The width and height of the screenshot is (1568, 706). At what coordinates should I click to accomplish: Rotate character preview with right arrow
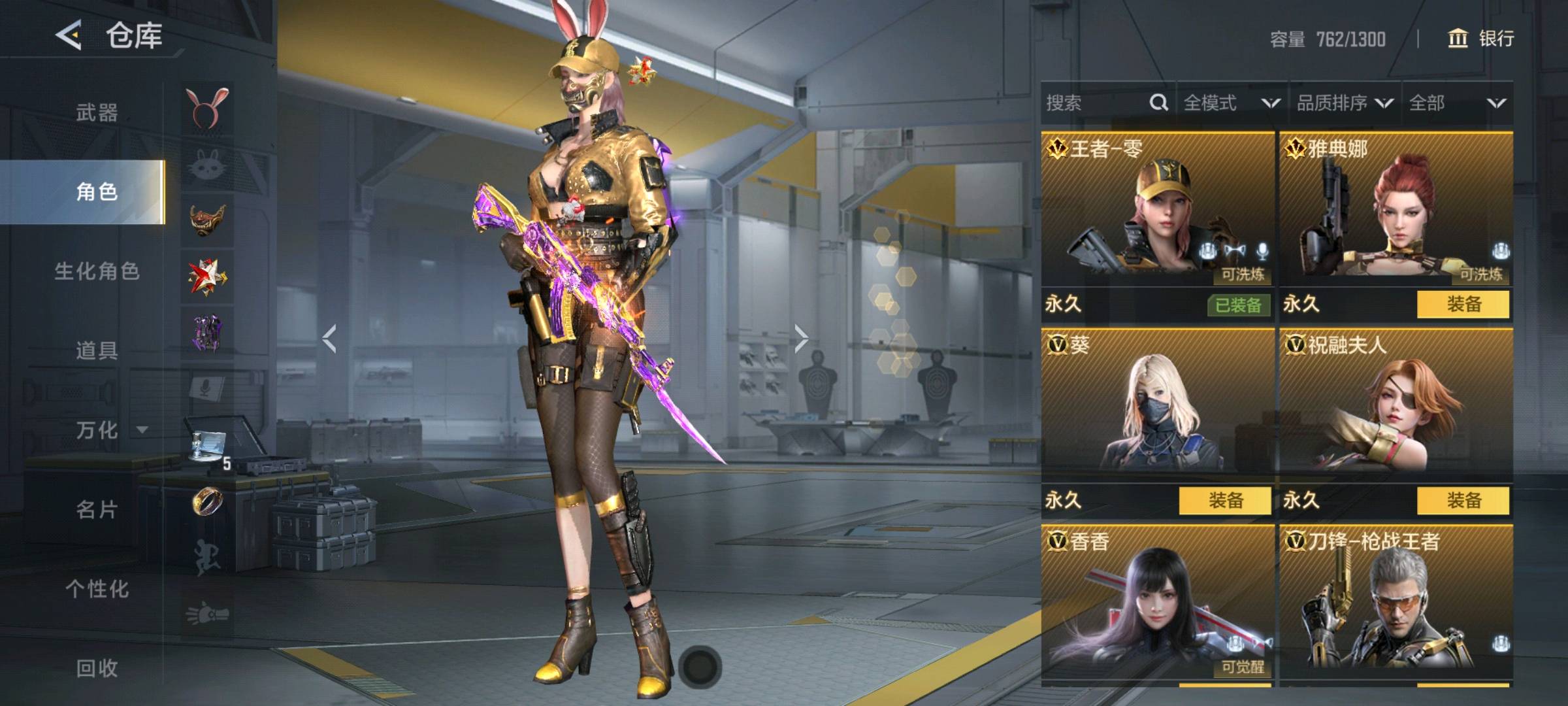click(x=801, y=339)
